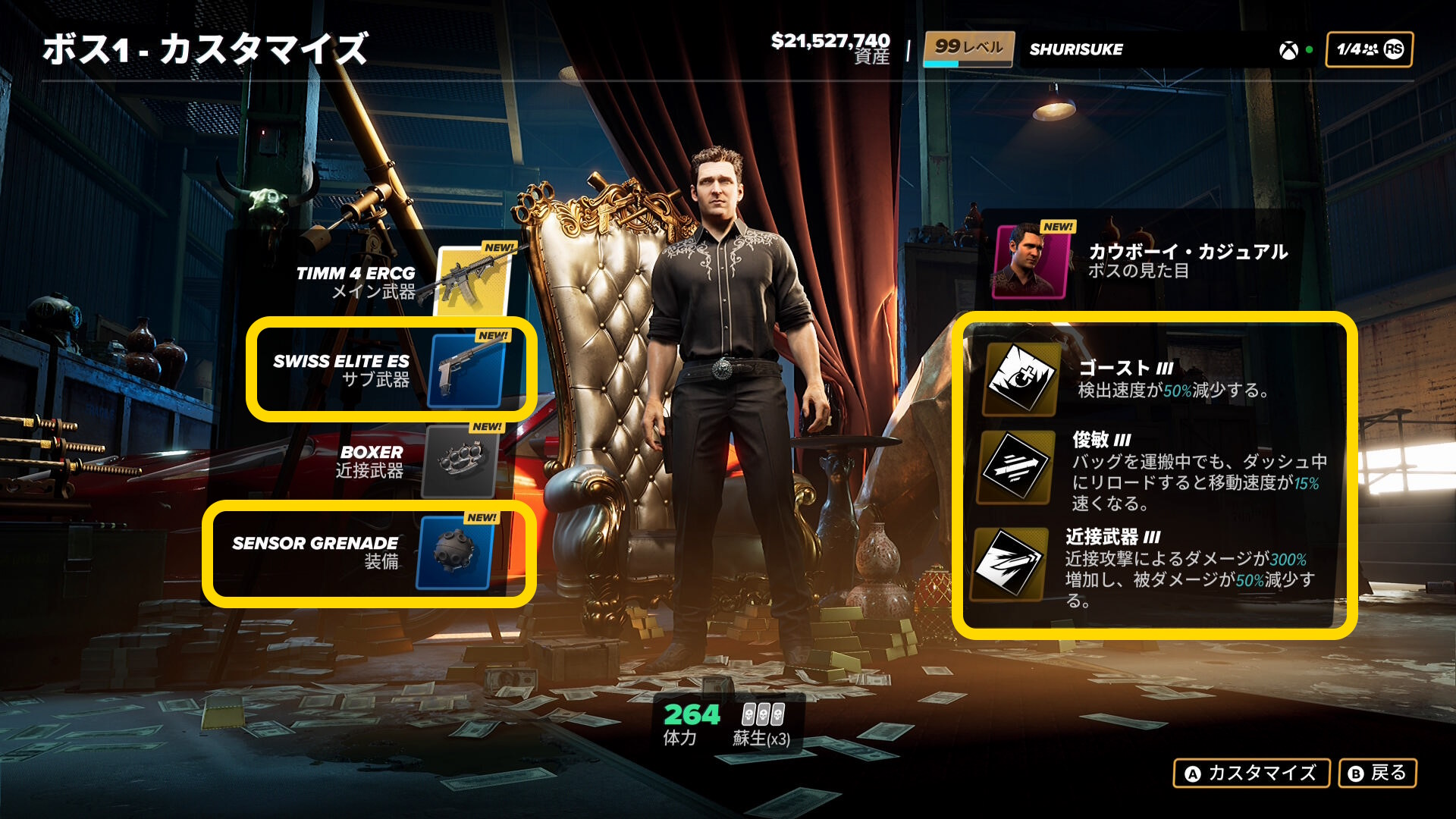
Task: Choose the Agility III perk icon
Action: [x=1015, y=468]
